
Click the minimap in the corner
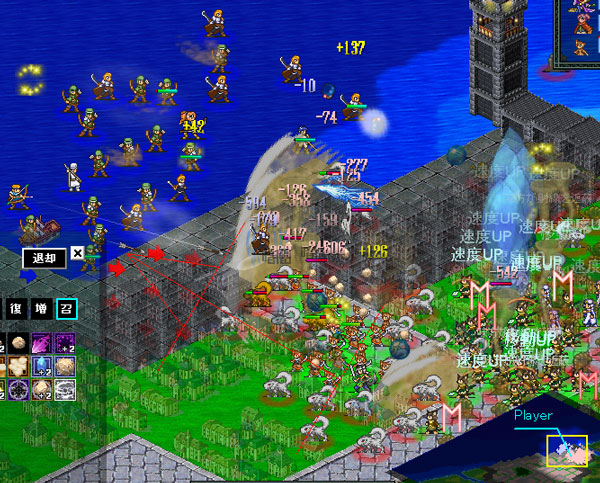(x=565, y=451)
